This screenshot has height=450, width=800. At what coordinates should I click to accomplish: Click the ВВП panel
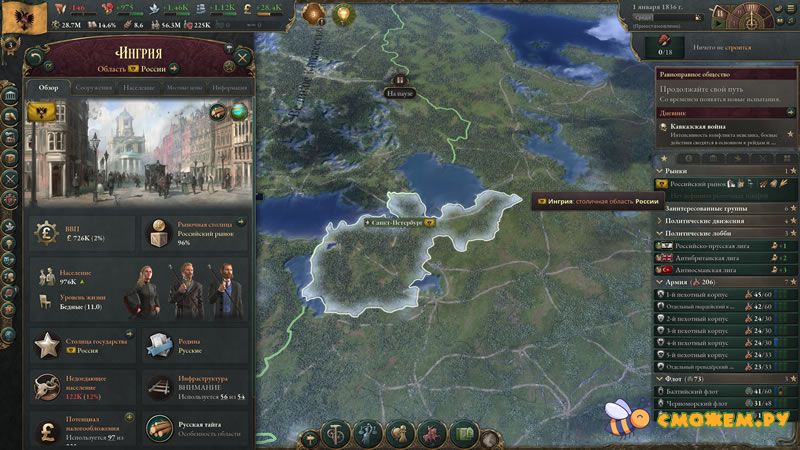pyautogui.click(x=81, y=233)
